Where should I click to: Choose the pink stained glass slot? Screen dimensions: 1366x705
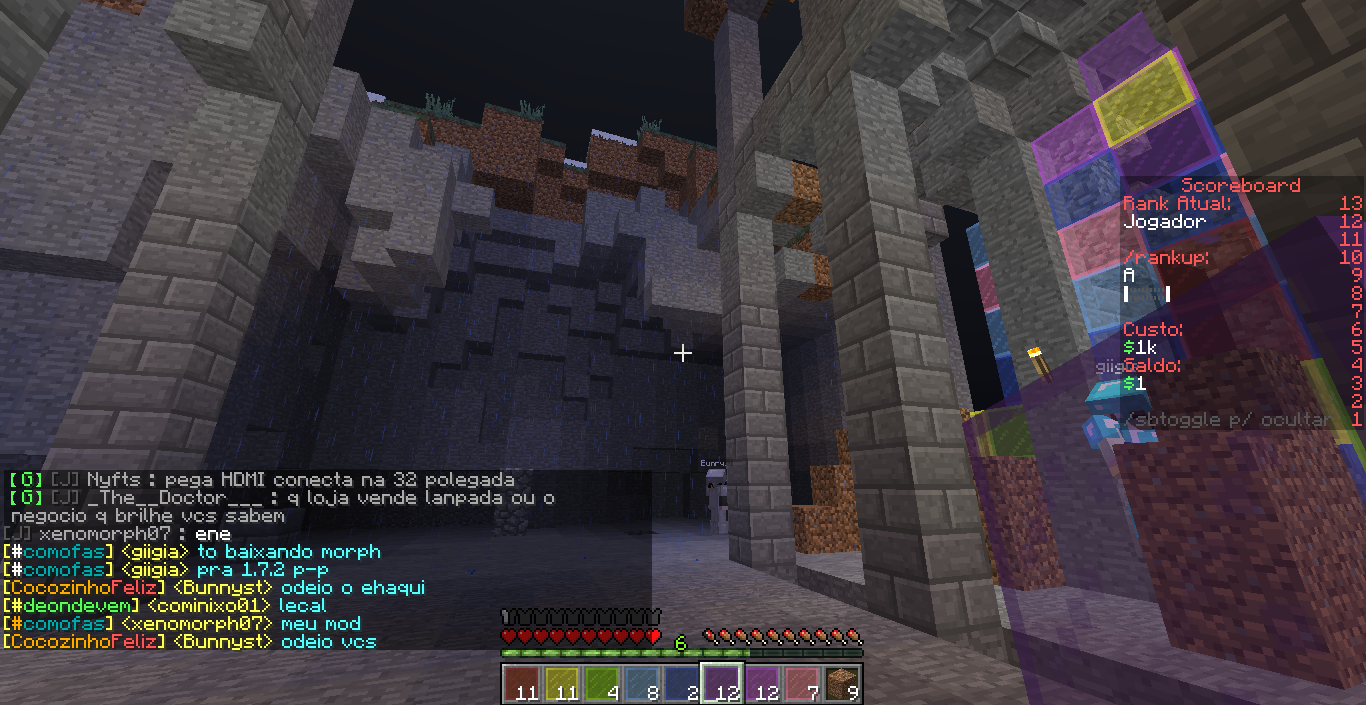coord(801,683)
